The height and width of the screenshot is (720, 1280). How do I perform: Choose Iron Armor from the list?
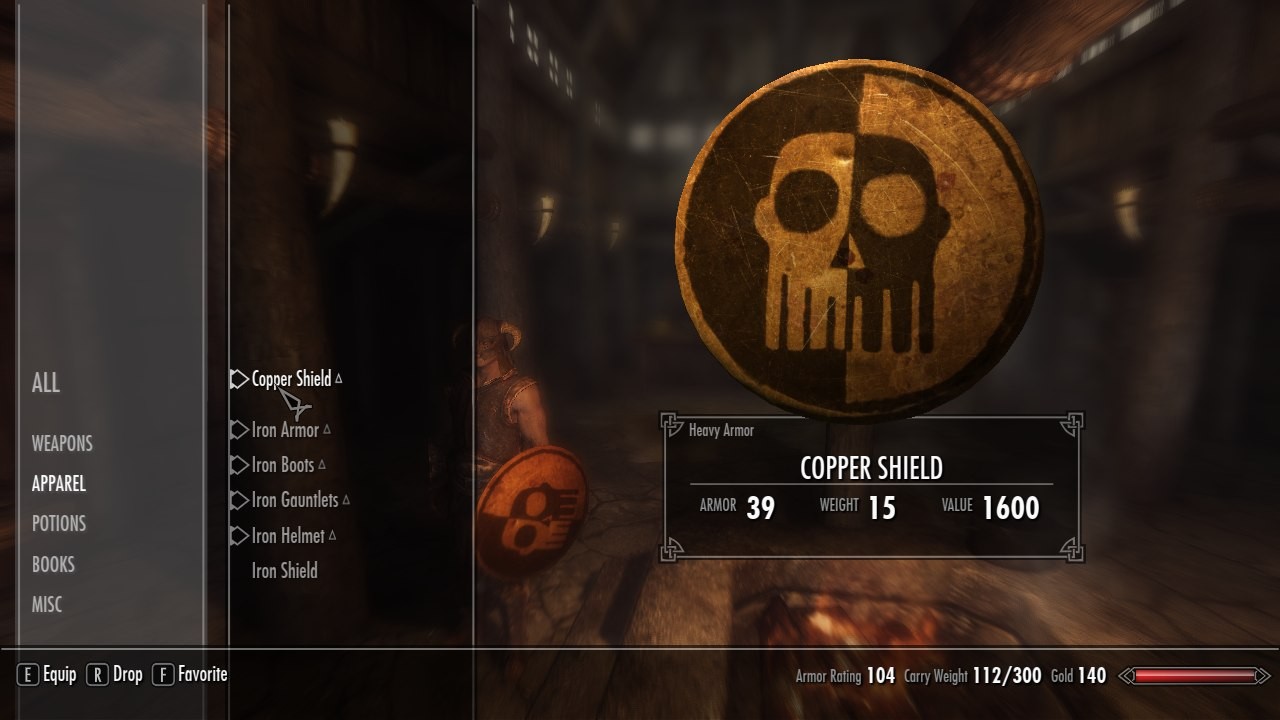pyautogui.click(x=285, y=430)
